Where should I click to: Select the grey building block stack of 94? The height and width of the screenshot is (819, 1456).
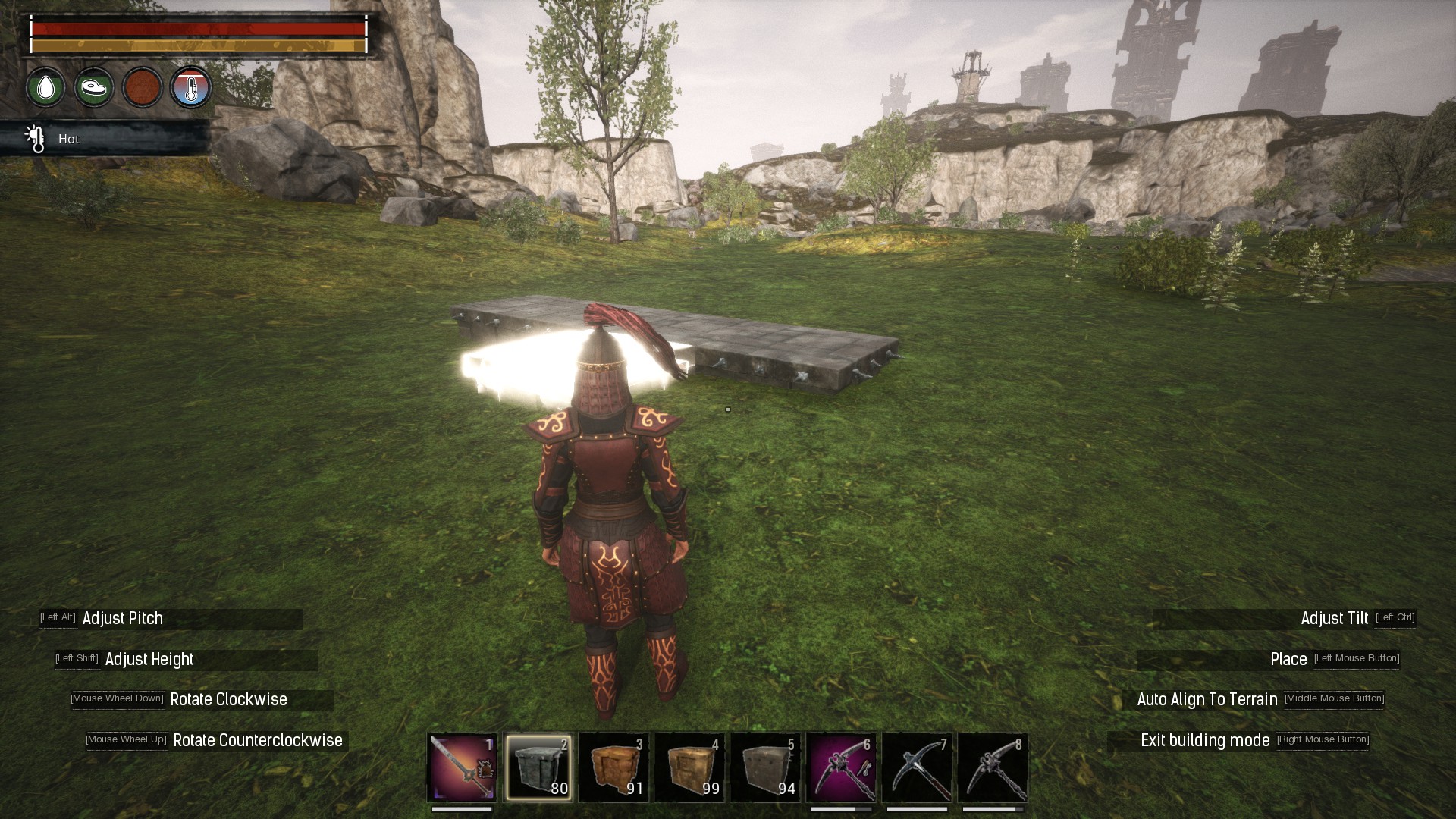pyautogui.click(x=765, y=767)
